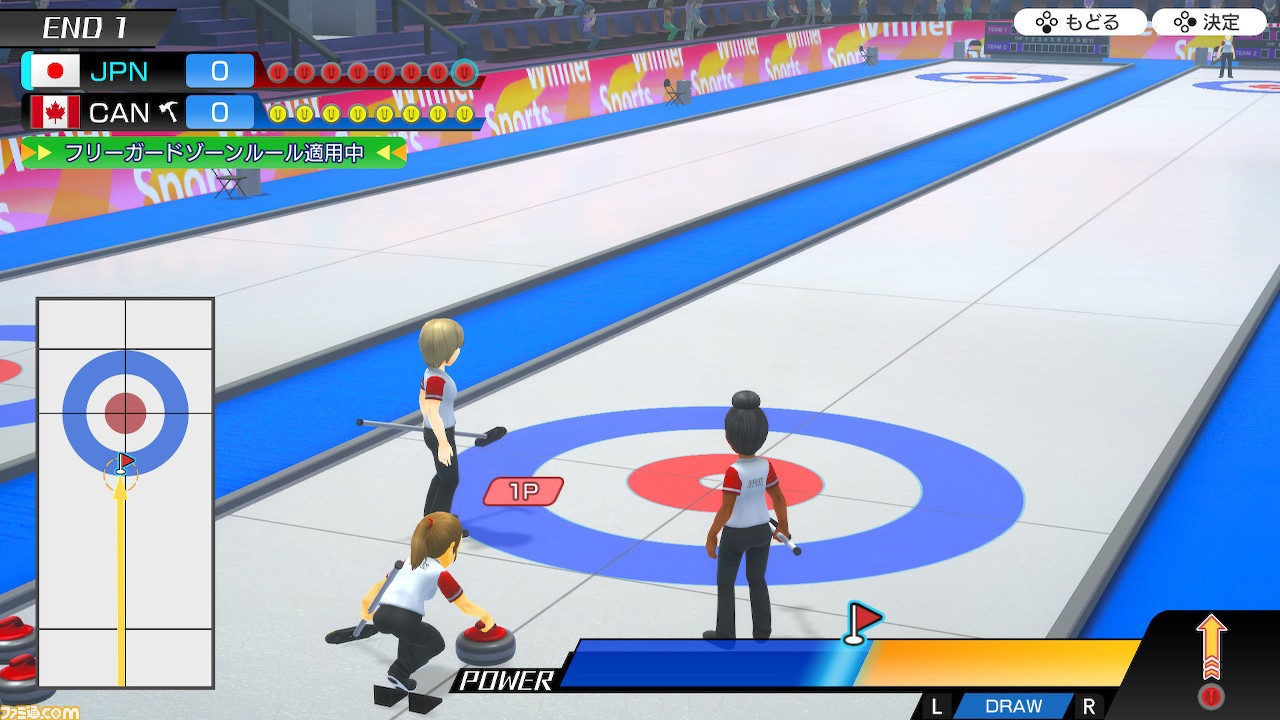The height and width of the screenshot is (720, 1280).
Task: Click the red flag power marker
Action: [860, 622]
